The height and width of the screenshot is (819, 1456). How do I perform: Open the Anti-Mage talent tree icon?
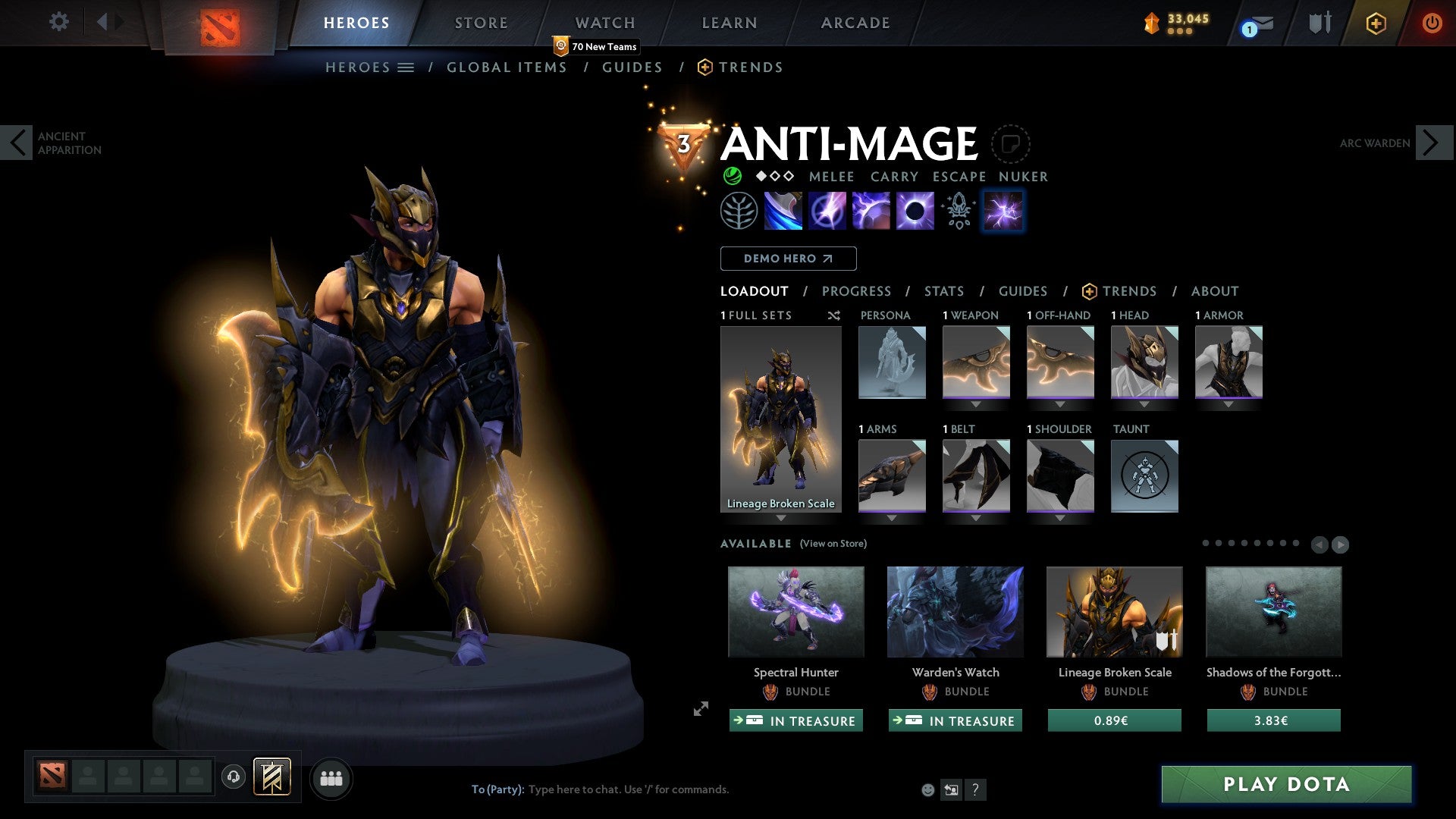tap(737, 211)
